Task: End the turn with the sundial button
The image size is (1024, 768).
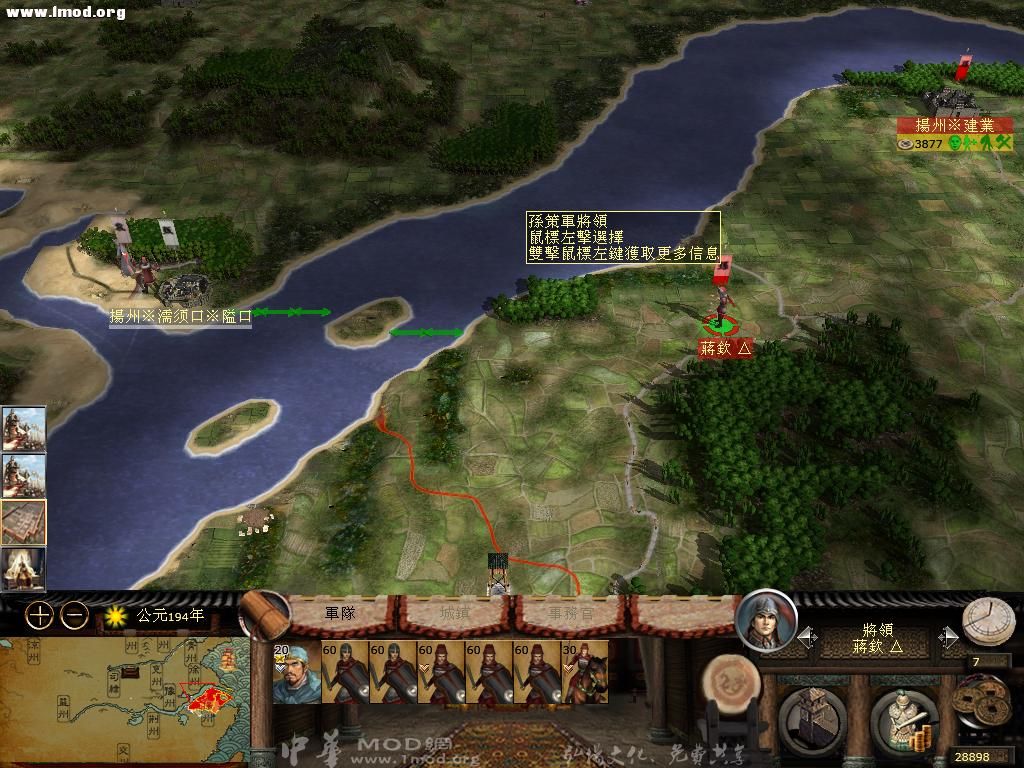Action: click(x=988, y=622)
